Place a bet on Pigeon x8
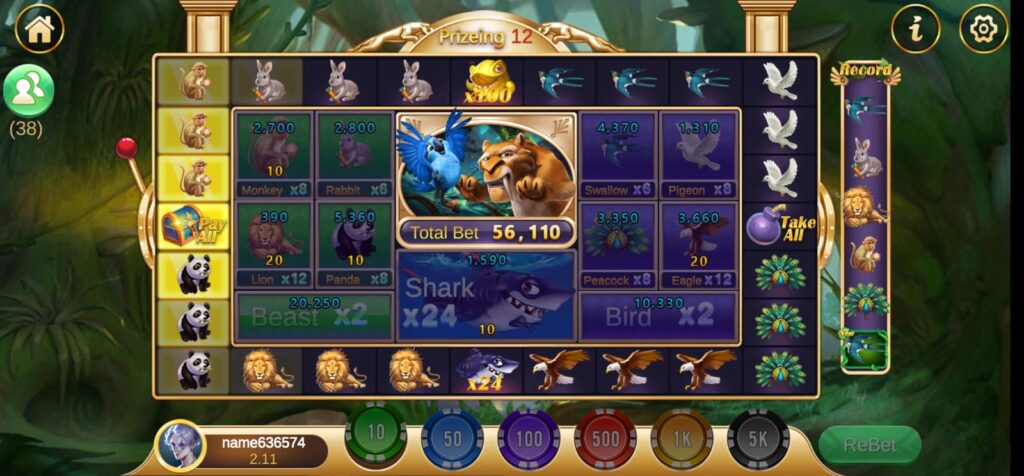 (698, 155)
